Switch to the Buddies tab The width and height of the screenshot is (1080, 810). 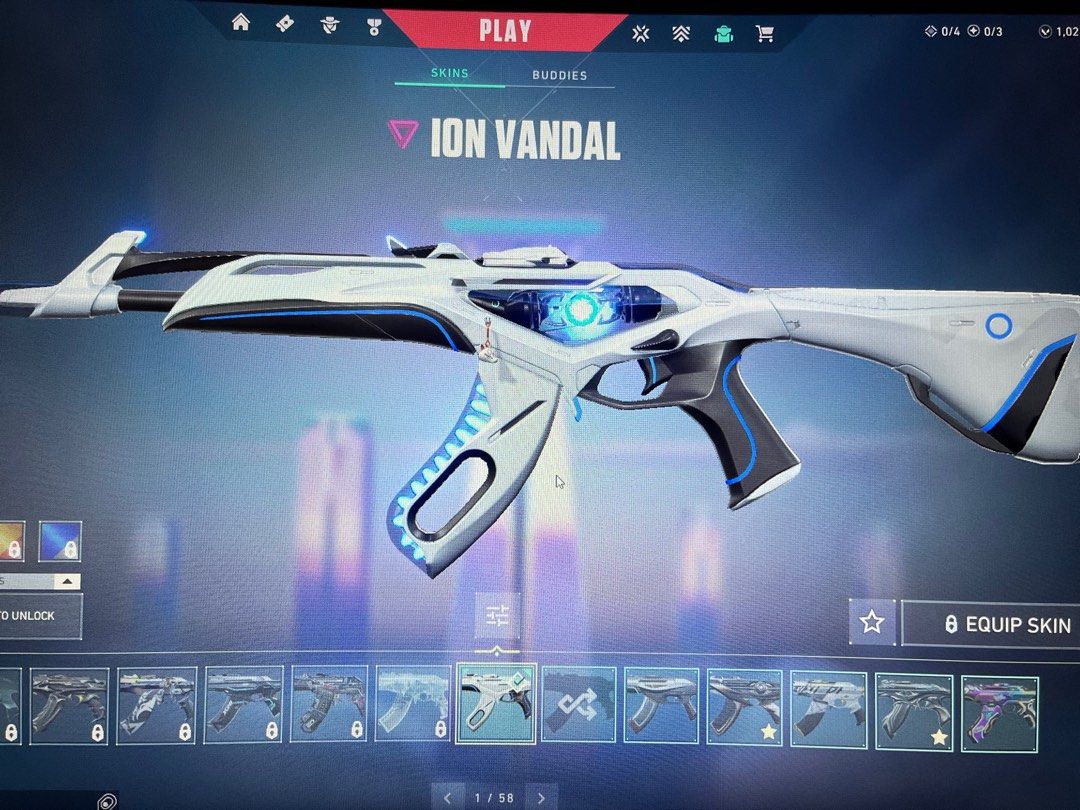tap(559, 75)
